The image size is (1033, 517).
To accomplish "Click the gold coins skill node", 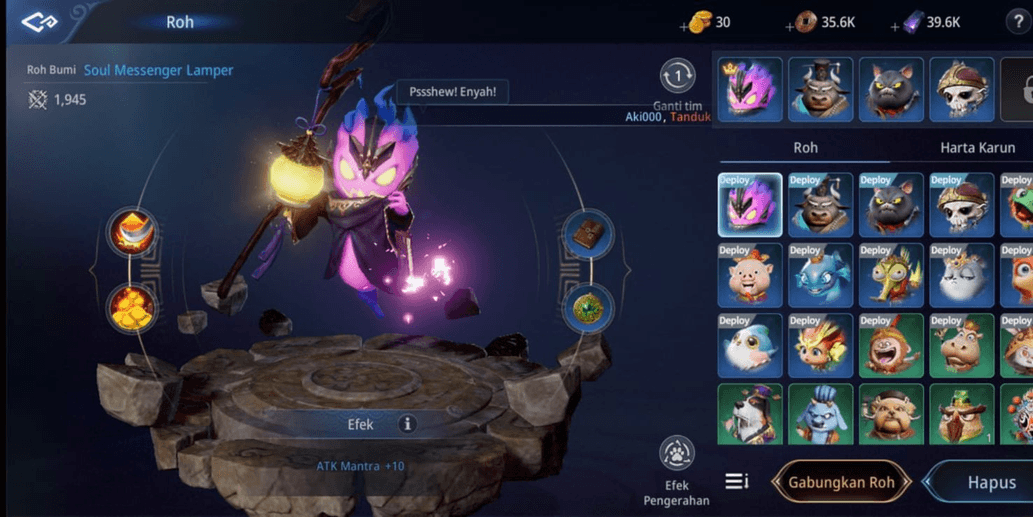I will tap(132, 308).
